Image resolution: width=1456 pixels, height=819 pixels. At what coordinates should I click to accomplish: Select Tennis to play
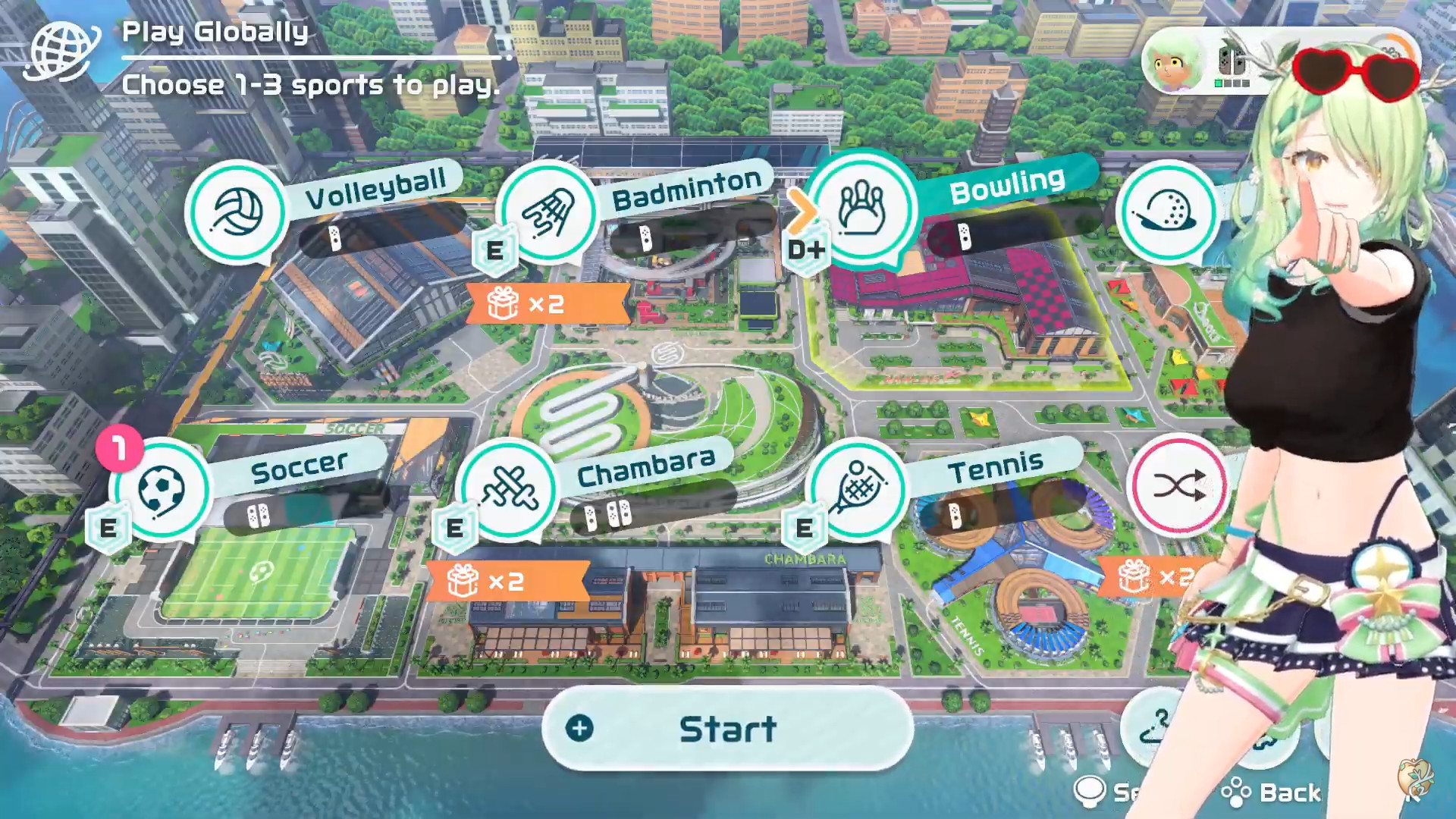click(857, 489)
